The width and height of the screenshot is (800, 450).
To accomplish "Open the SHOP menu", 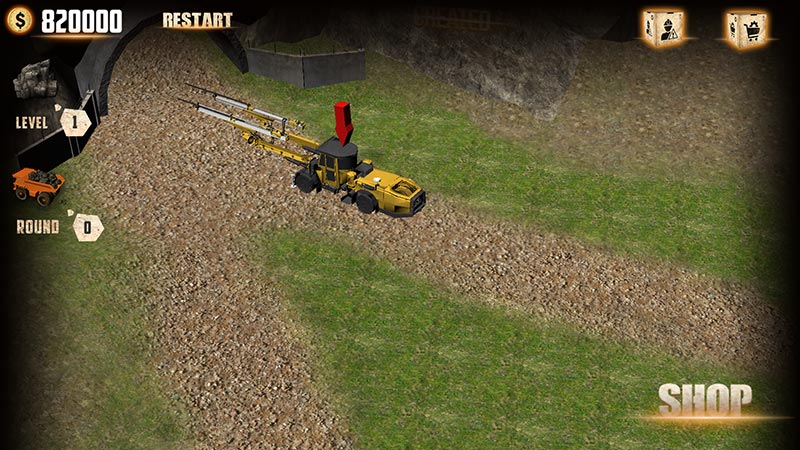I will [705, 400].
